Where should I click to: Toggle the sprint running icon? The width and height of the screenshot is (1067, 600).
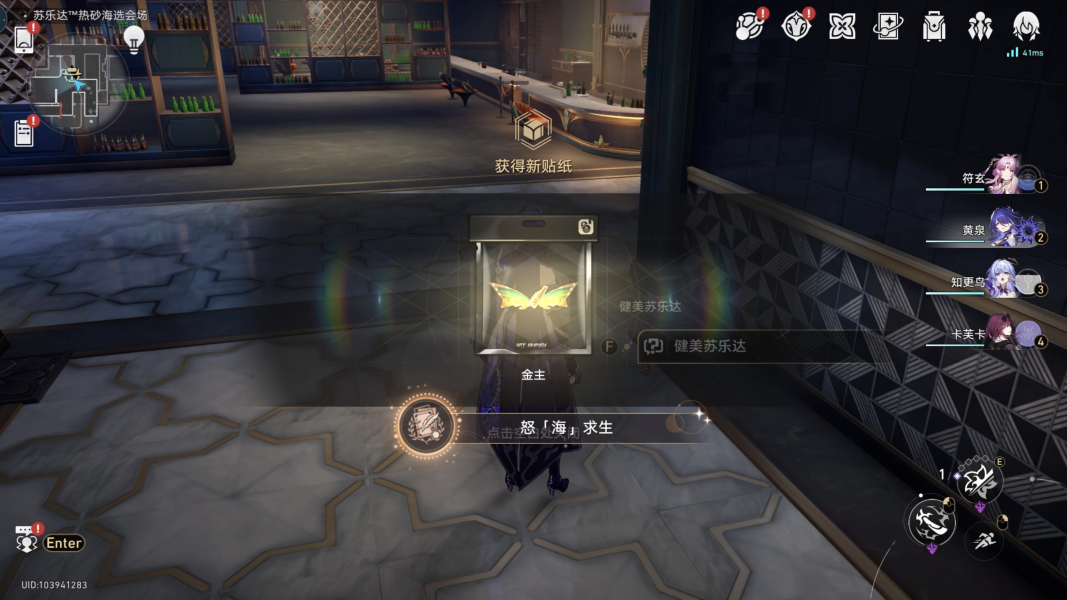pyautogui.click(x=984, y=541)
